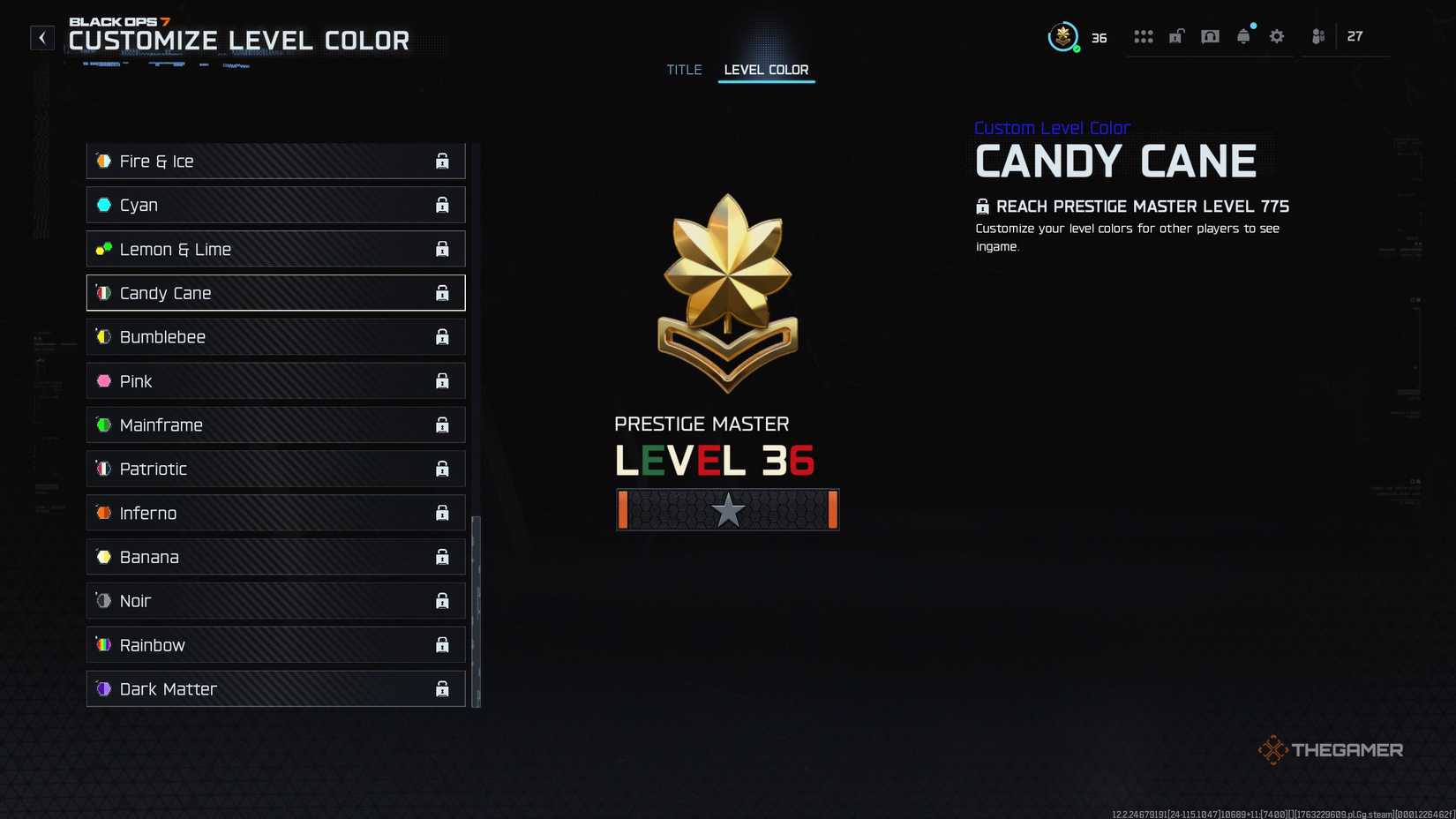1456x819 pixels.
Task: Click the lock icon beside Rainbow
Action: coord(441,644)
